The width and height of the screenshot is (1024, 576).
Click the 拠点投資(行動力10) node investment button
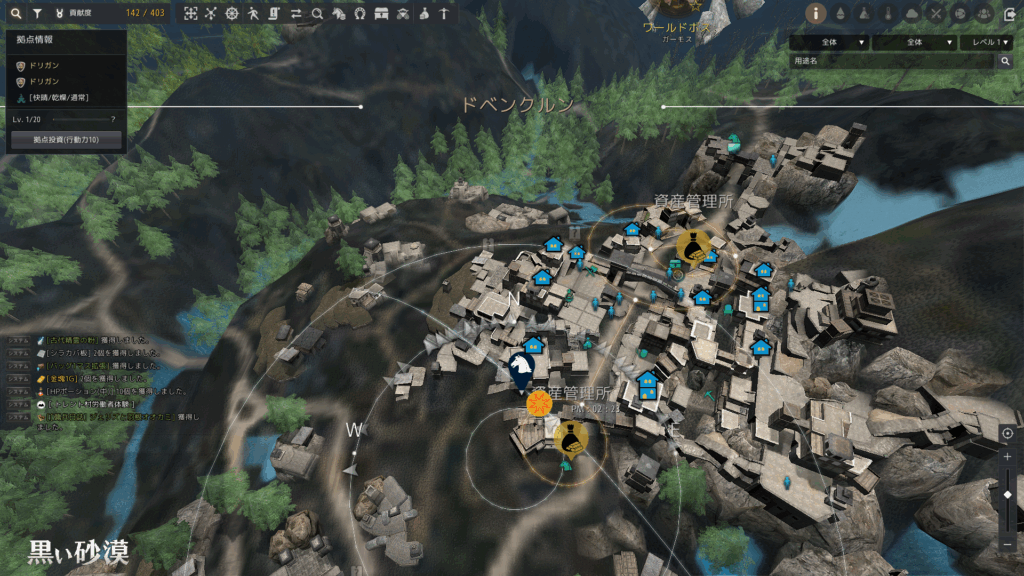(66, 139)
